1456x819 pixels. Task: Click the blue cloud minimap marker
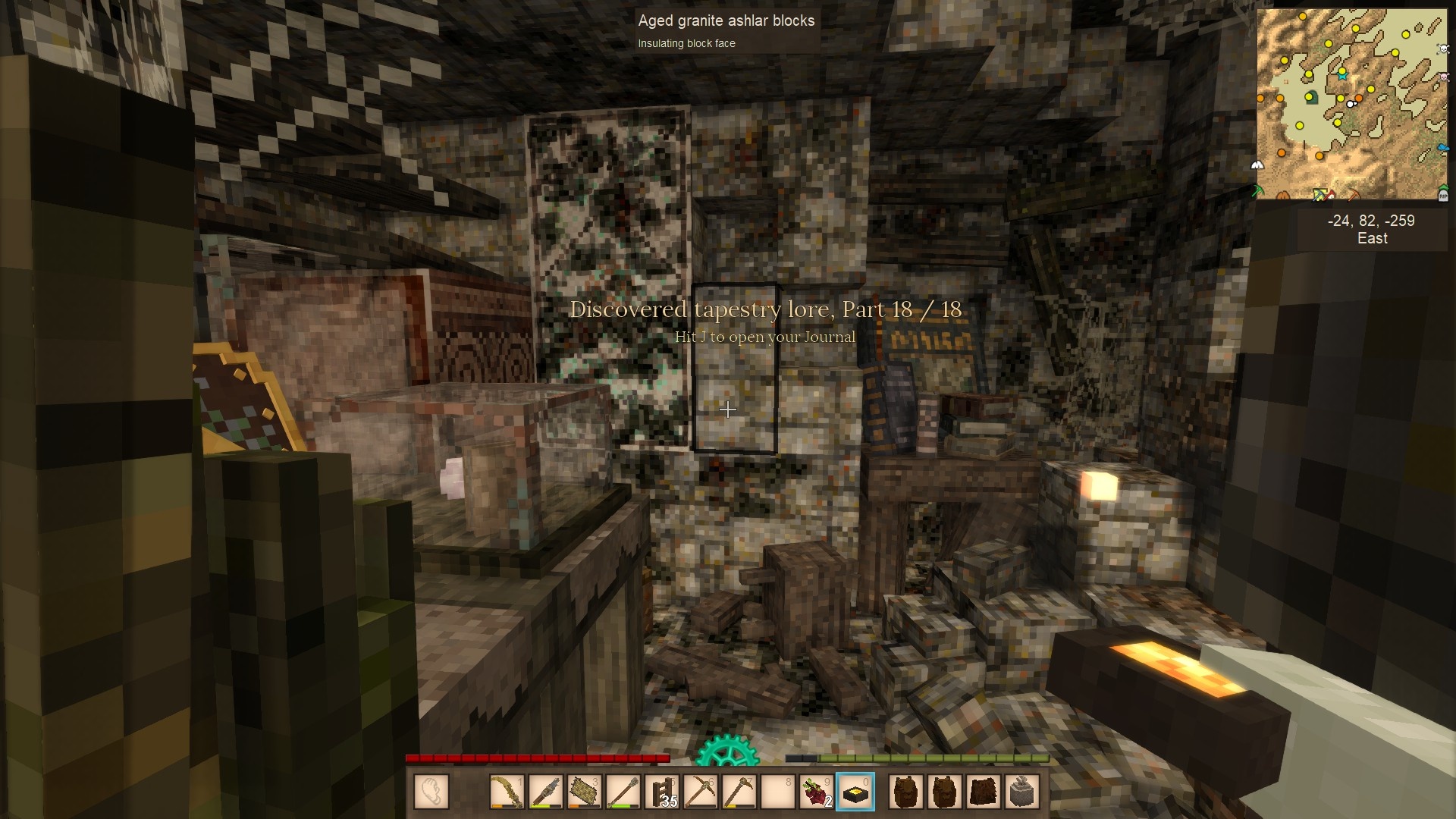point(1442,148)
